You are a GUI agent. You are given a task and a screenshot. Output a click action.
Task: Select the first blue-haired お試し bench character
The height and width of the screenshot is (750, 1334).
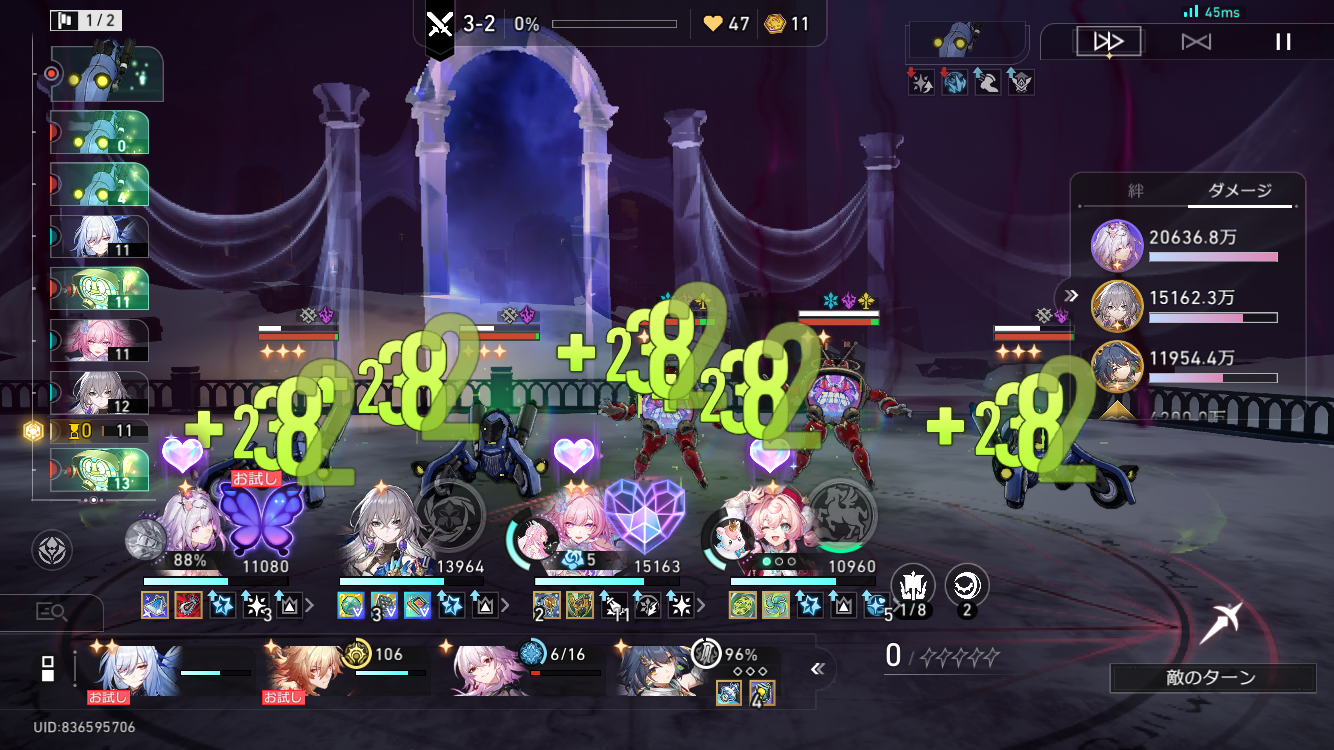click(x=125, y=668)
